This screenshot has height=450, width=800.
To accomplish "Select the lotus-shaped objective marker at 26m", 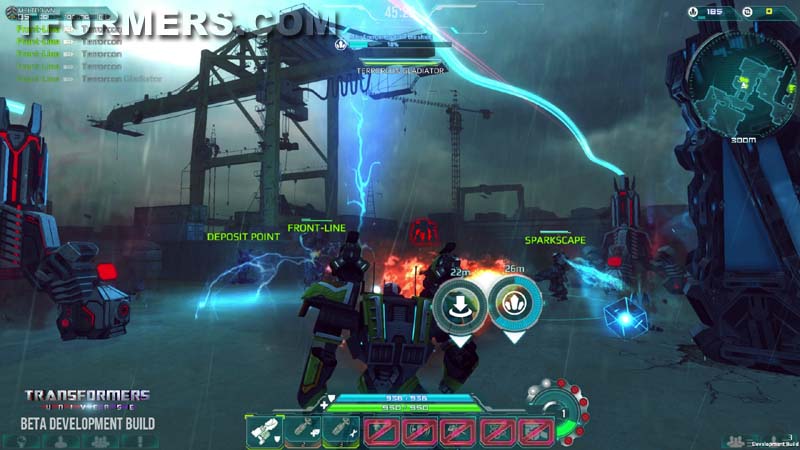I will (x=515, y=303).
